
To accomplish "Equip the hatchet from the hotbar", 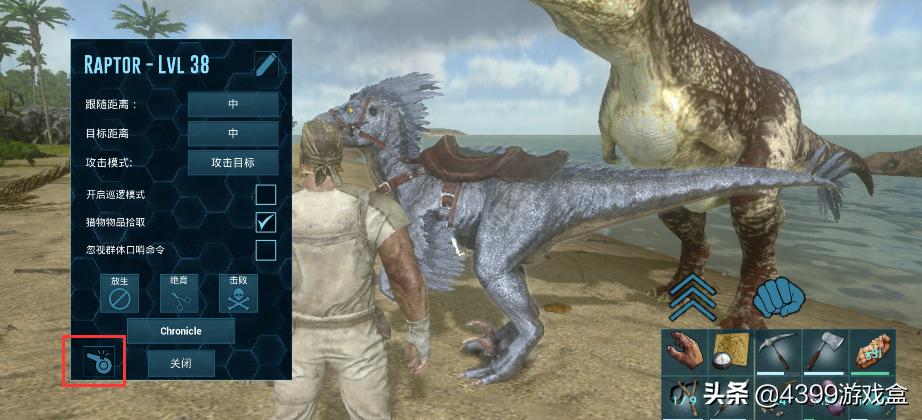I will (826, 351).
